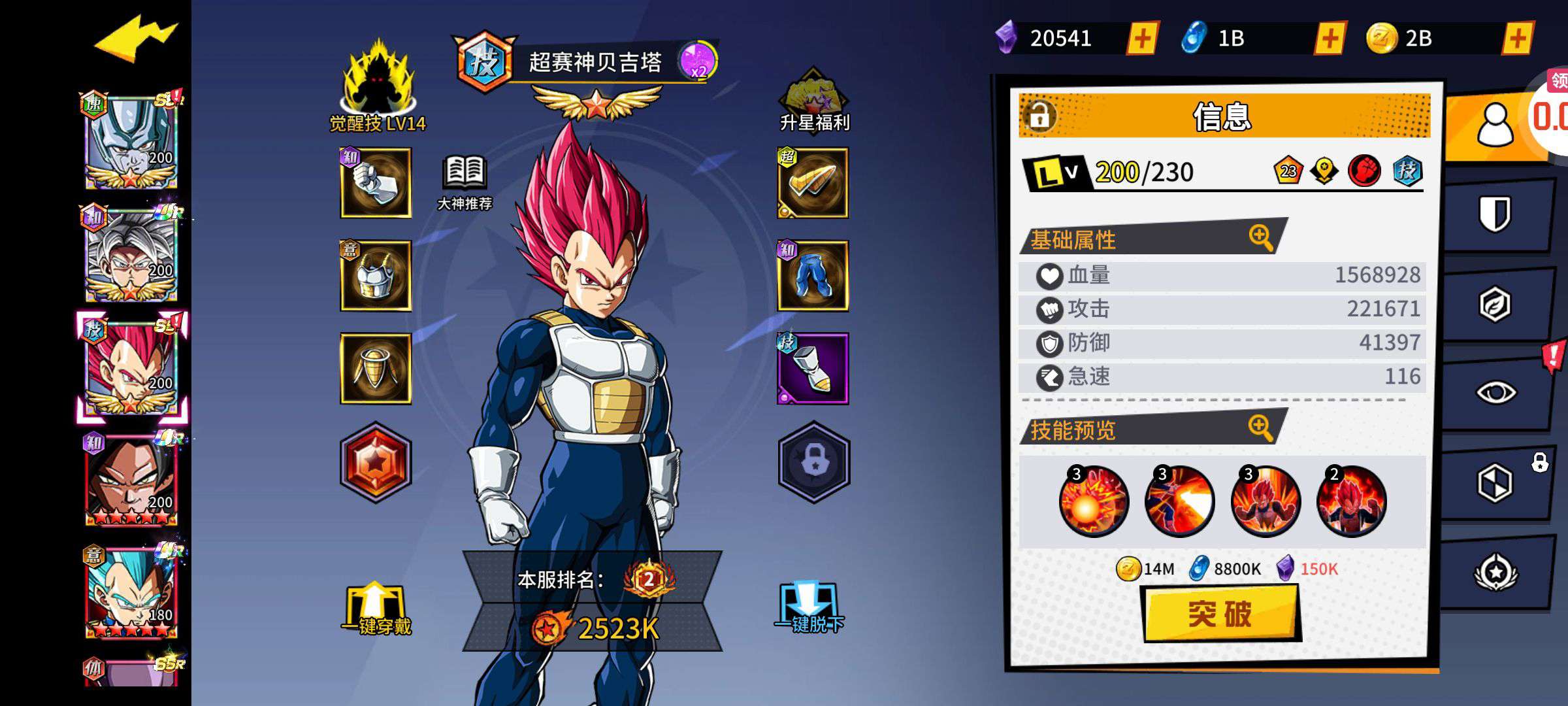Open the red star hexagon badge slot
The image size is (1568, 706).
(376, 462)
